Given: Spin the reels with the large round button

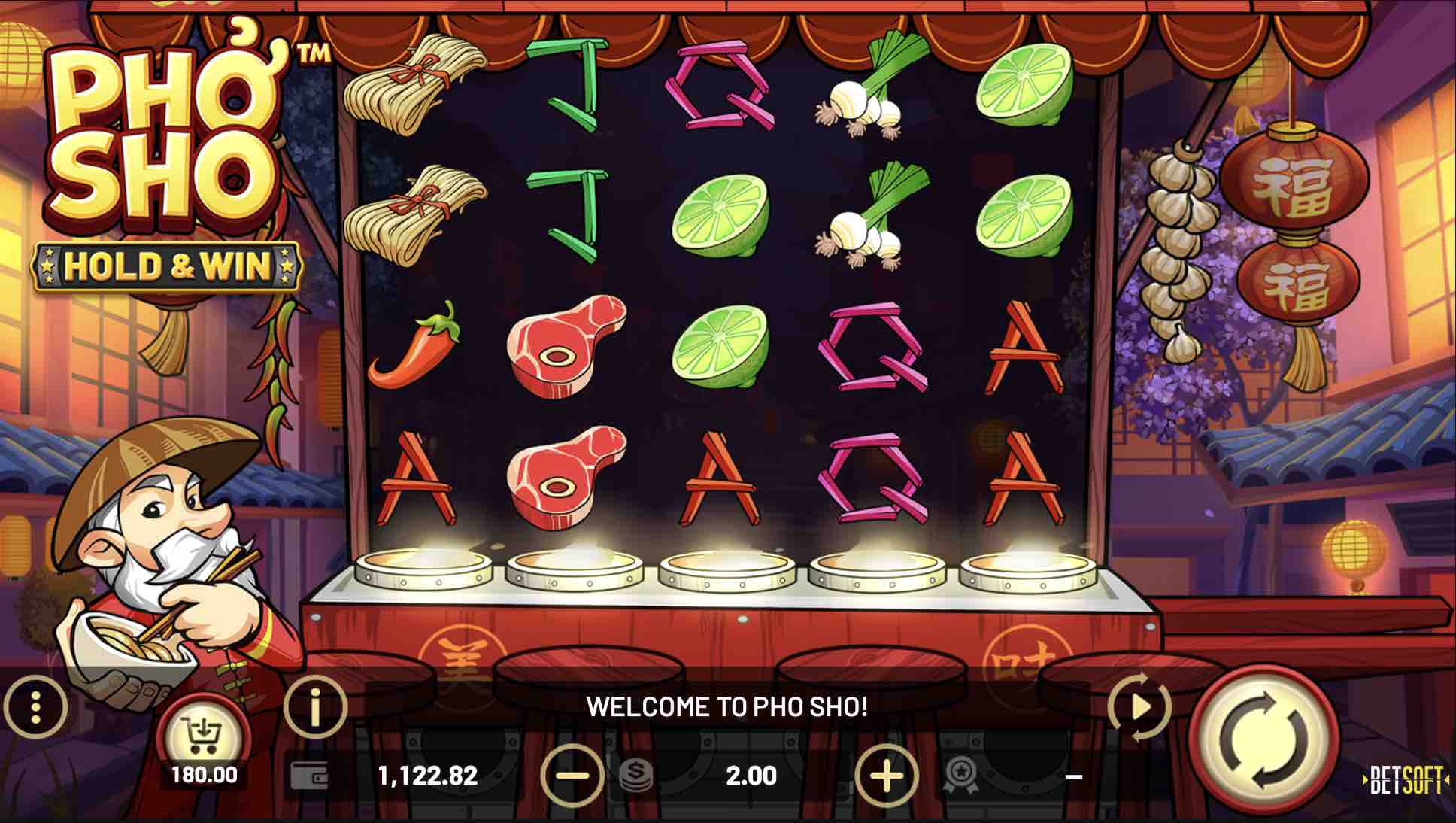Looking at the screenshot, I should click(1265, 742).
